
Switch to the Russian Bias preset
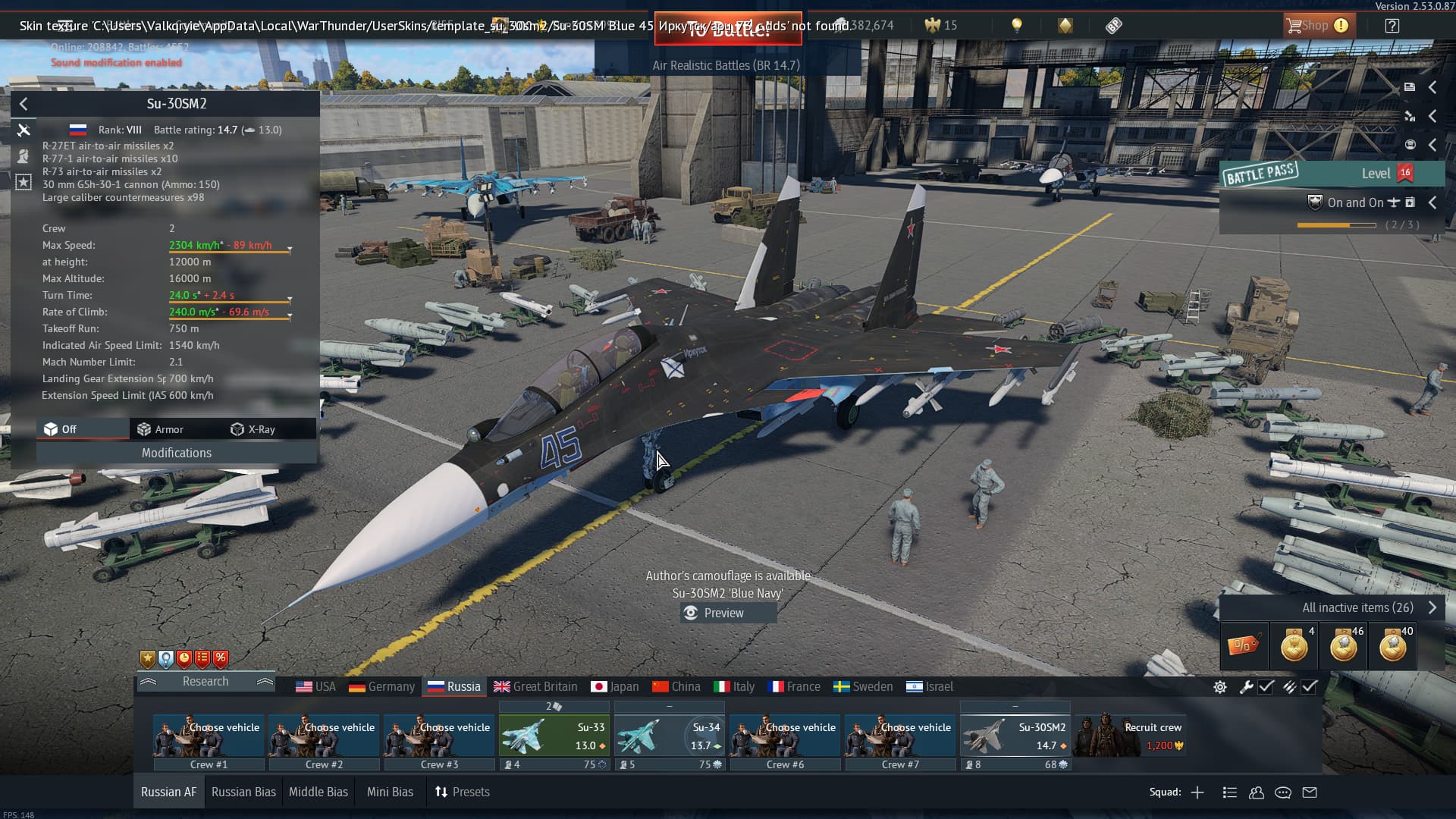tap(243, 792)
